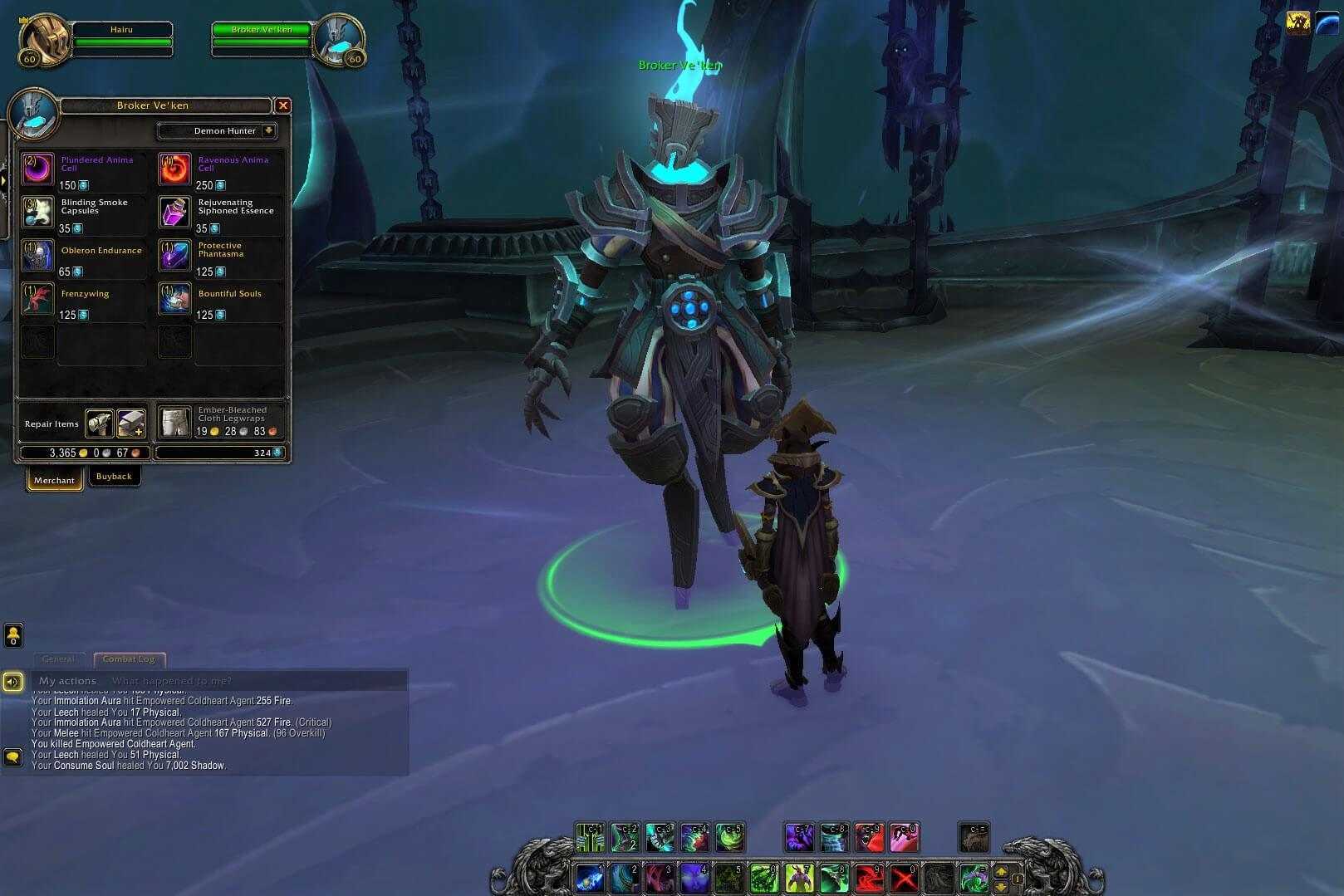Screen dimensions: 1344x896
Task: Open the Demon Hunter class filter dropdown
Action: tap(268, 130)
